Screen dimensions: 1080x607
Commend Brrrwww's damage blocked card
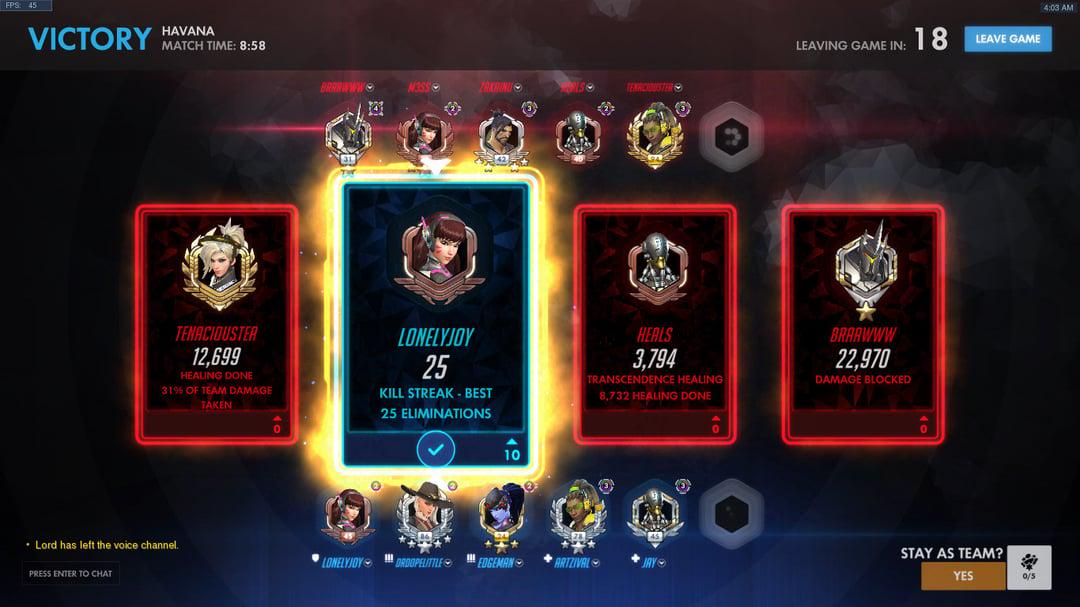[x=863, y=323]
